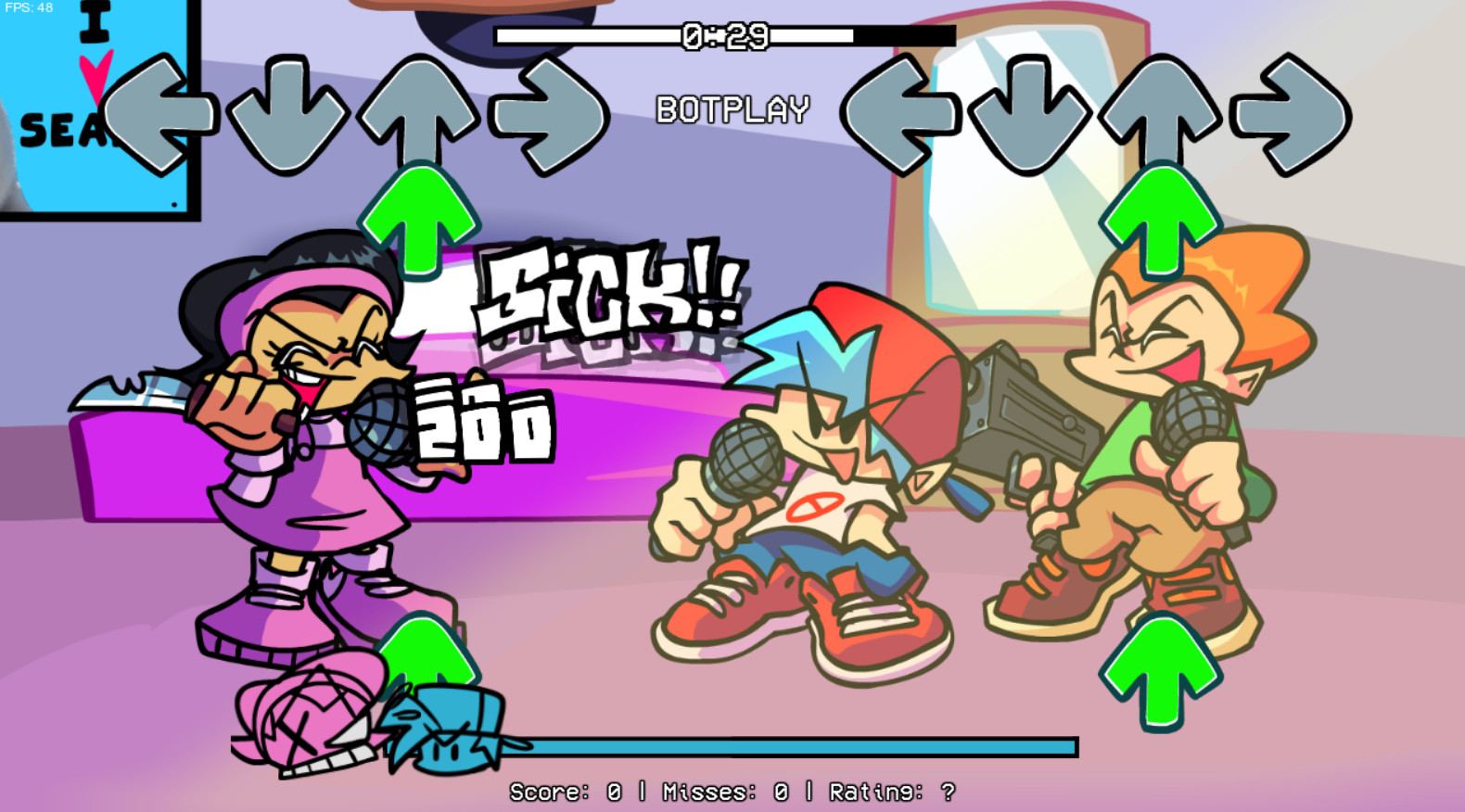1465x812 pixels.
Task: Toggle BOTPLAY mode off
Action: [732, 108]
